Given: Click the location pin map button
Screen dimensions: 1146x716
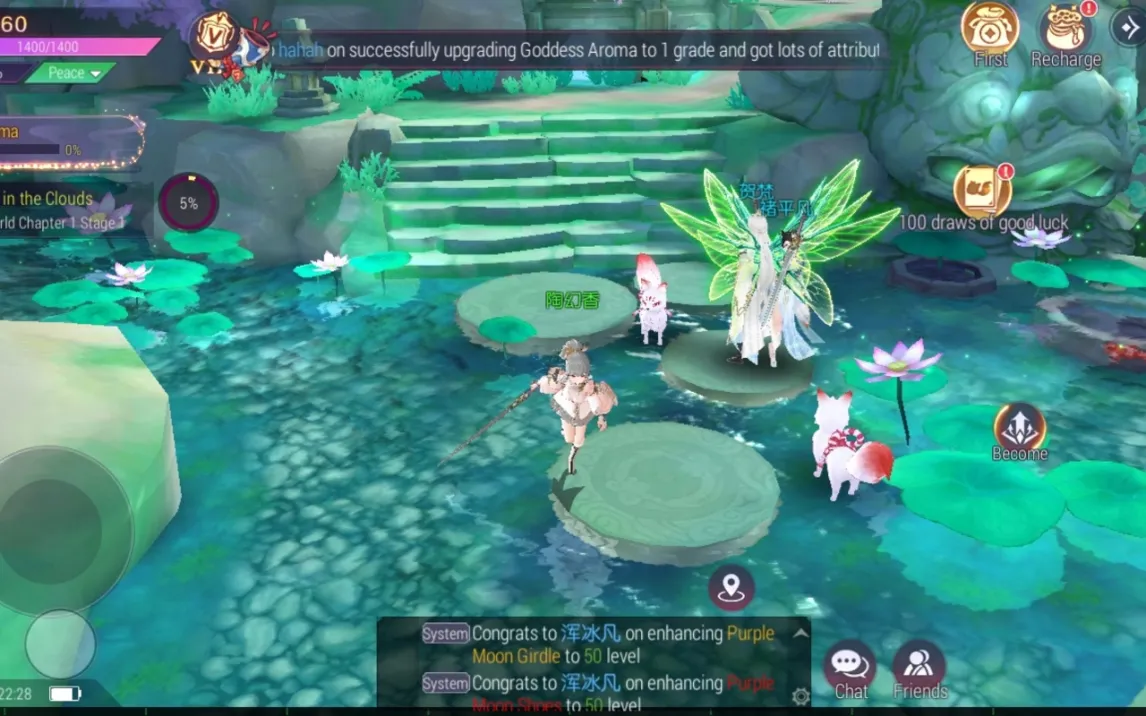Looking at the screenshot, I should 732,587.
